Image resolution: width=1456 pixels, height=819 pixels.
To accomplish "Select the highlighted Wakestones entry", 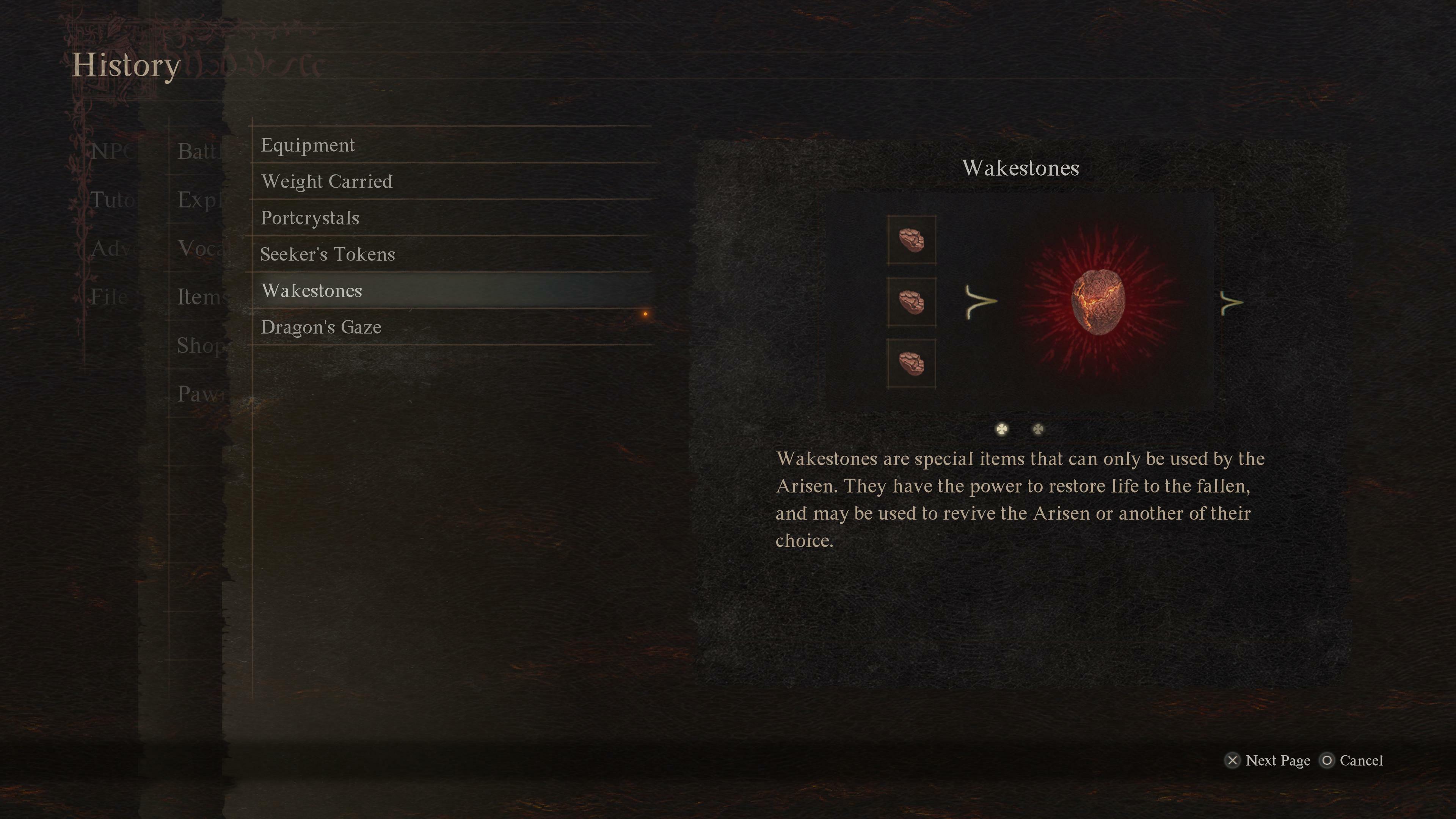I will tap(312, 290).
